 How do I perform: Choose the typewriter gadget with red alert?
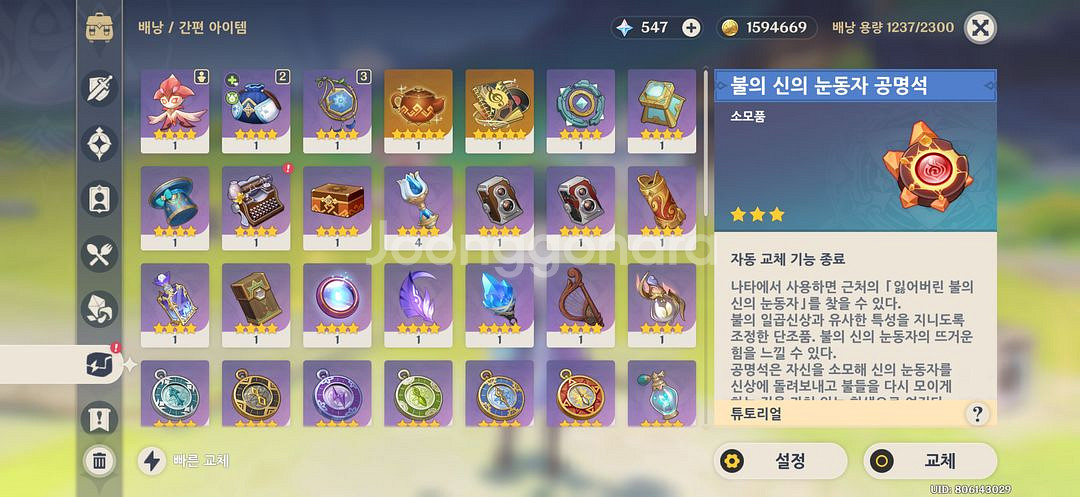coord(256,200)
